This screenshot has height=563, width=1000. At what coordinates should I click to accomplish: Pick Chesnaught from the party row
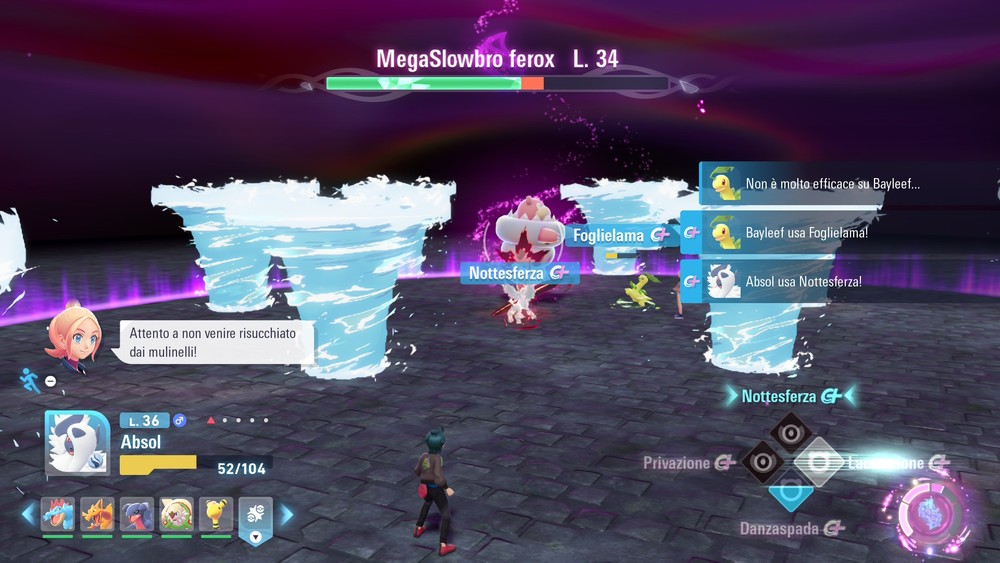tap(176, 515)
